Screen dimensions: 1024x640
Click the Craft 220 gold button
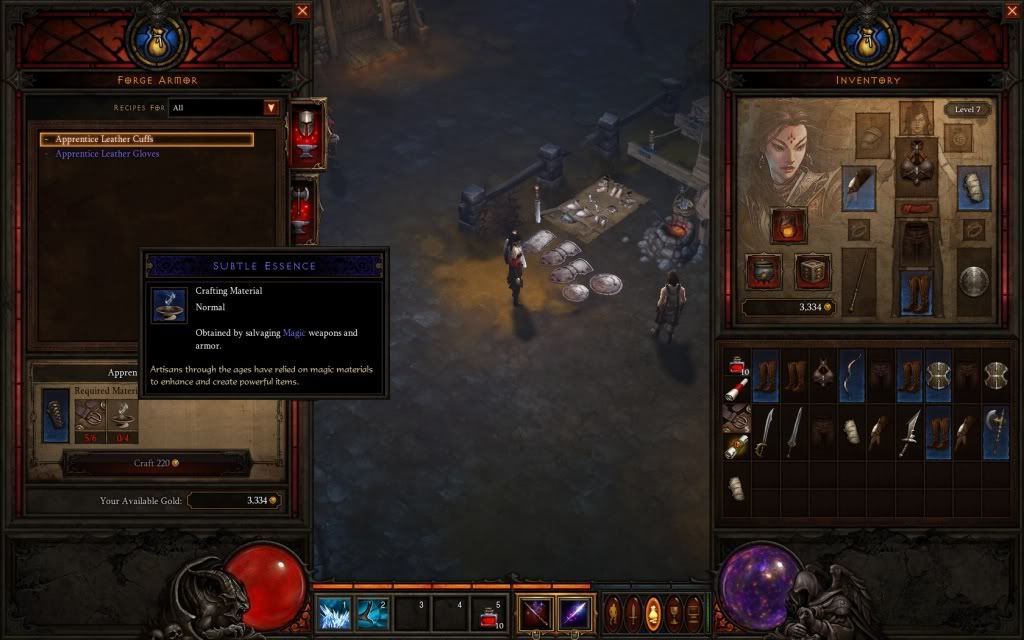(155, 463)
